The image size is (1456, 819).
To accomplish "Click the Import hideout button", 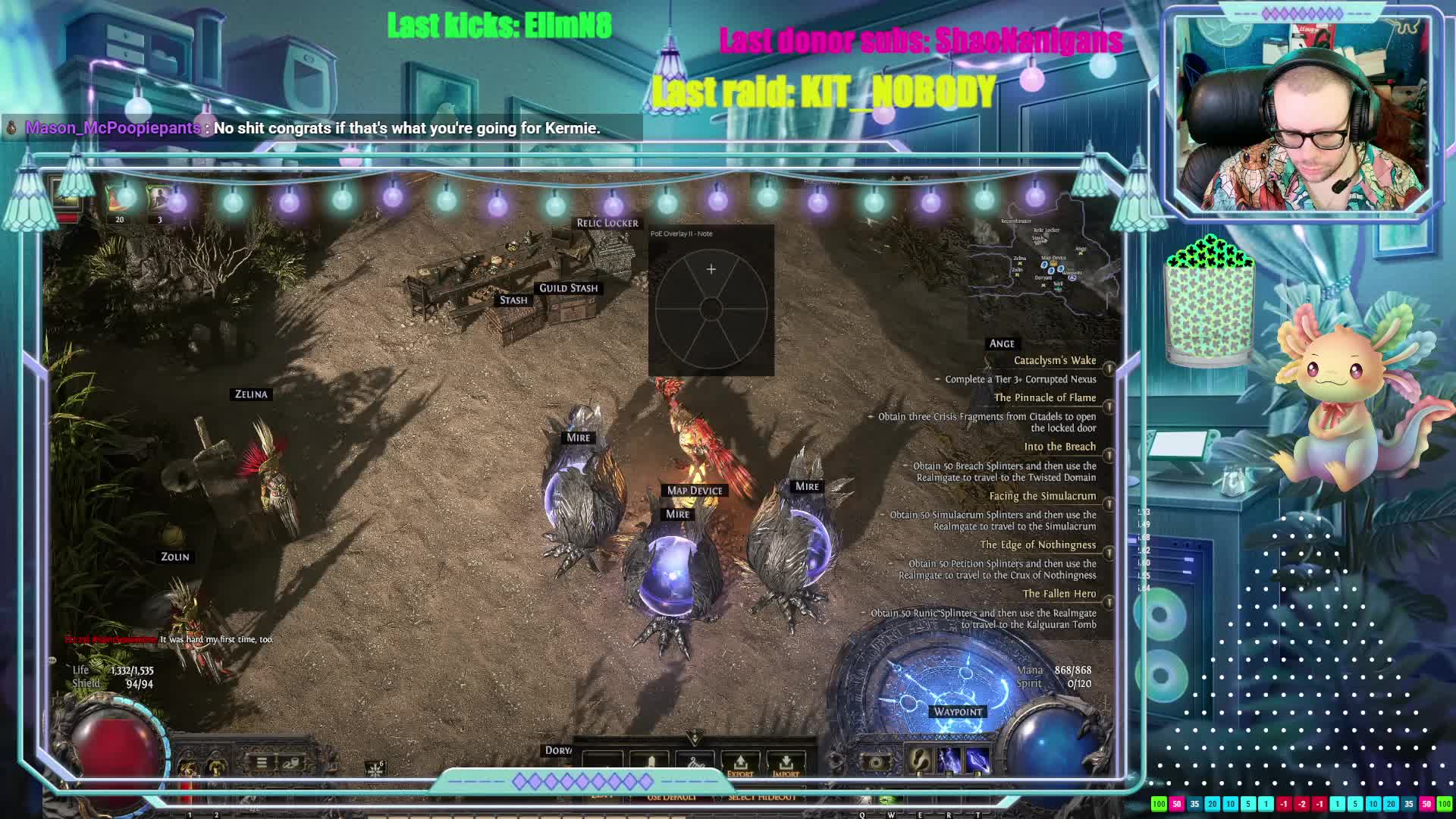I will pyautogui.click(x=786, y=764).
